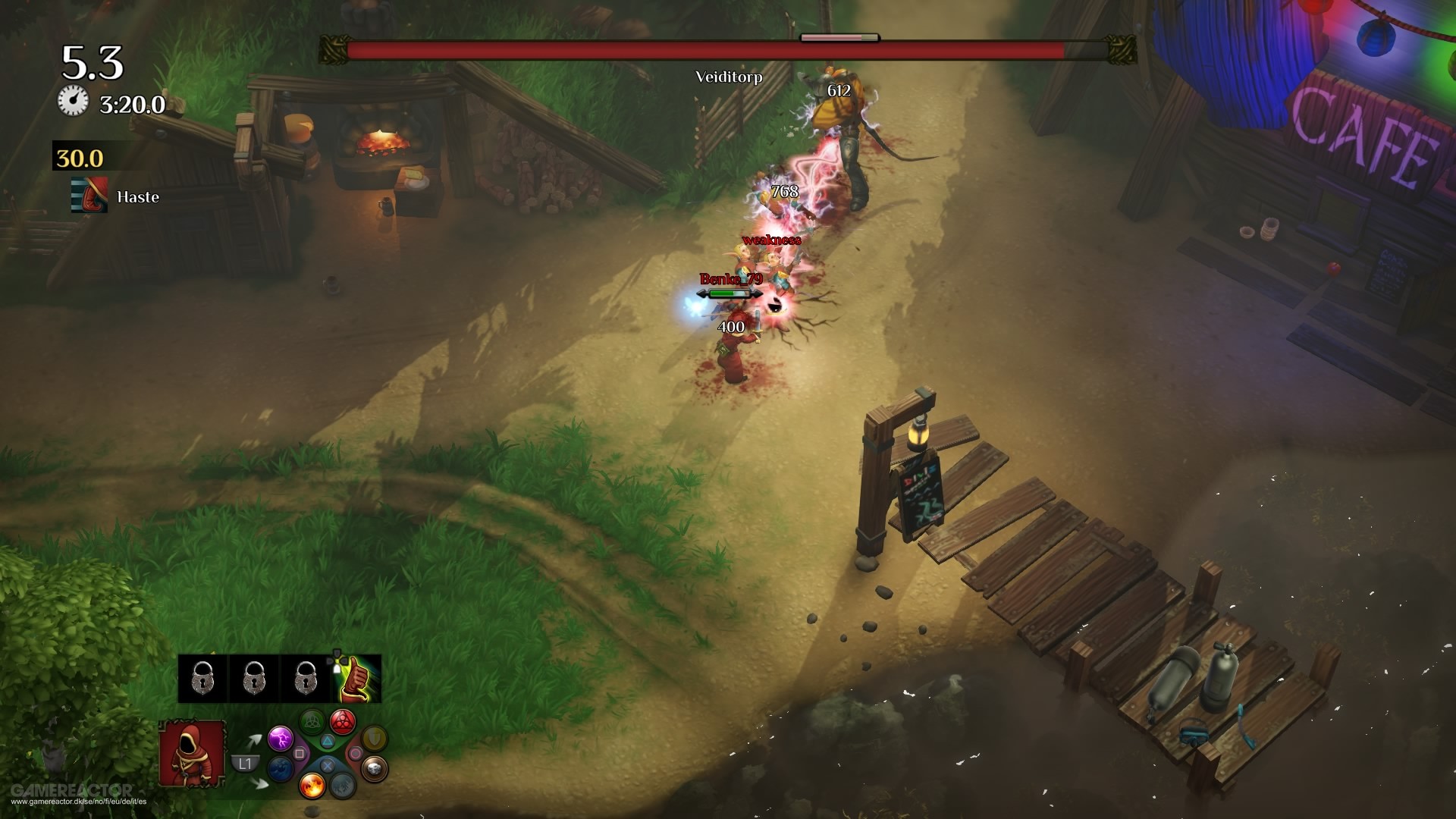
Task: Select the yellow Shield element orb
Action: pos(374,740)
